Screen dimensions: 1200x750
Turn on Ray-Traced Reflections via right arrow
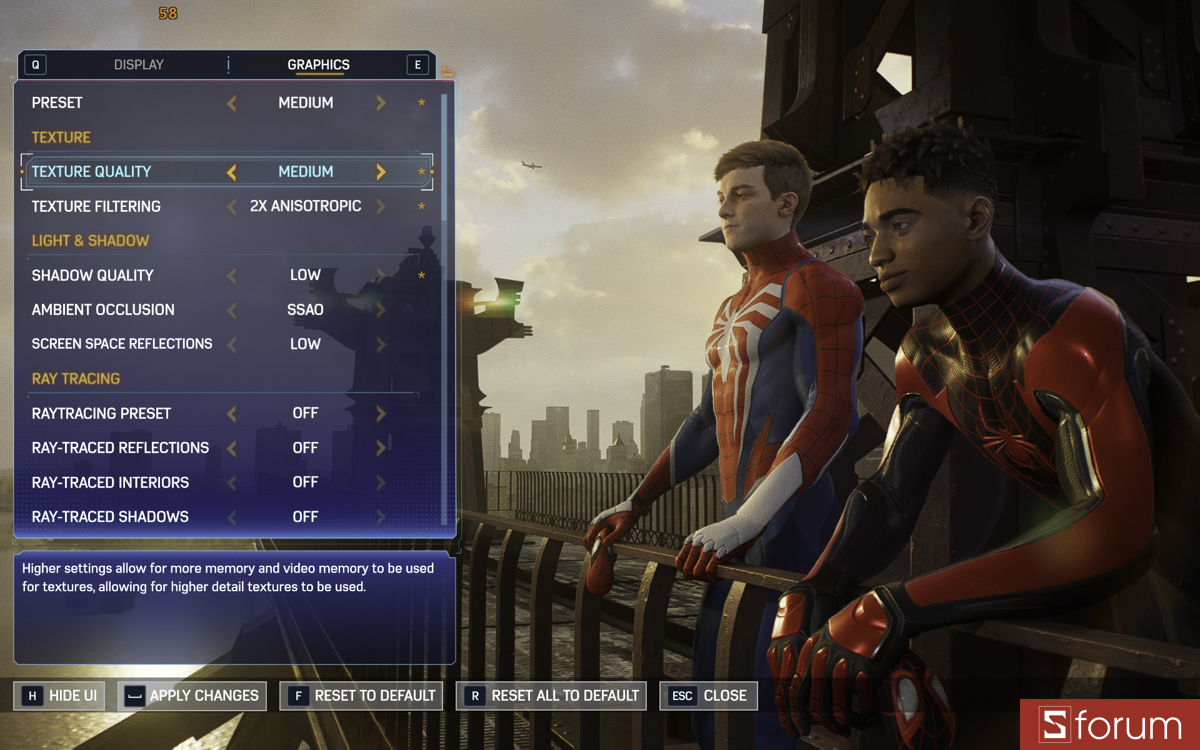tap(381, 448)
